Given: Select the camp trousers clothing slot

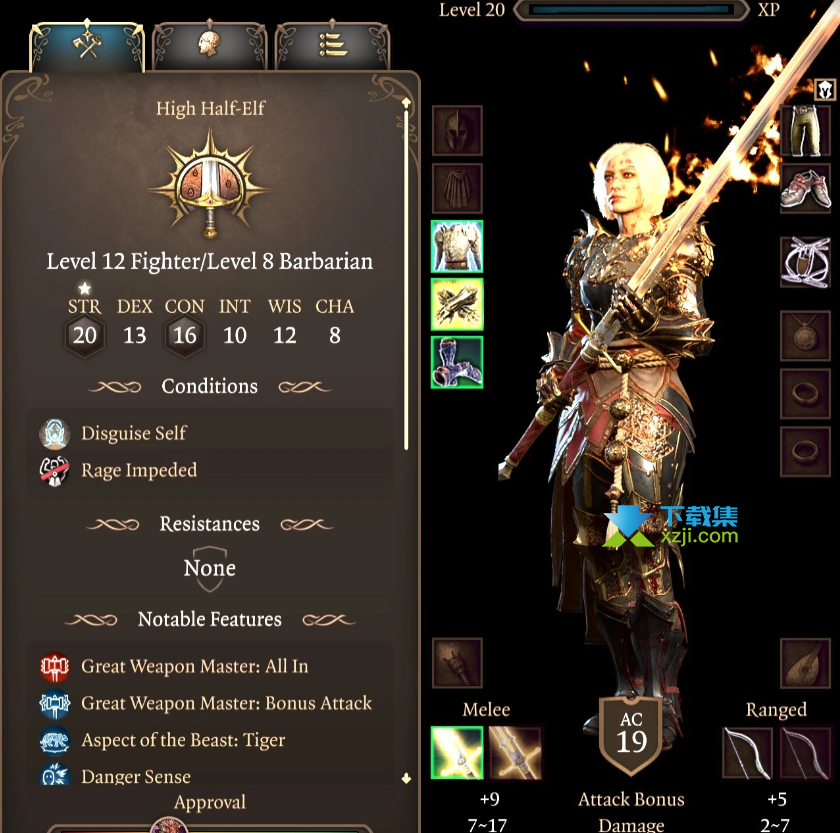Looking at the screenshot, I should tap(805, 131).
